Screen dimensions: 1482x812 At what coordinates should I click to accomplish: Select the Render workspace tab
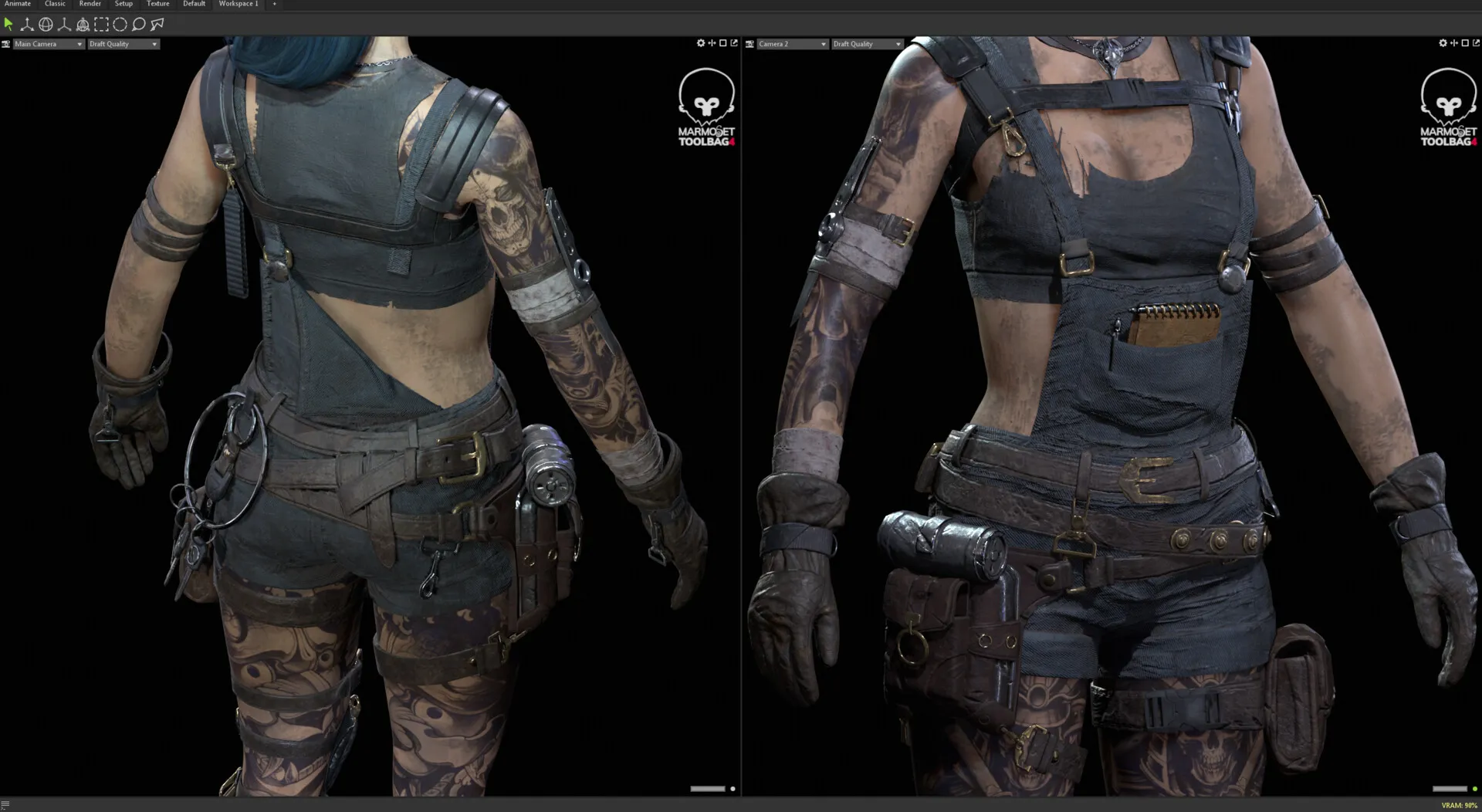tap(90, 4)
